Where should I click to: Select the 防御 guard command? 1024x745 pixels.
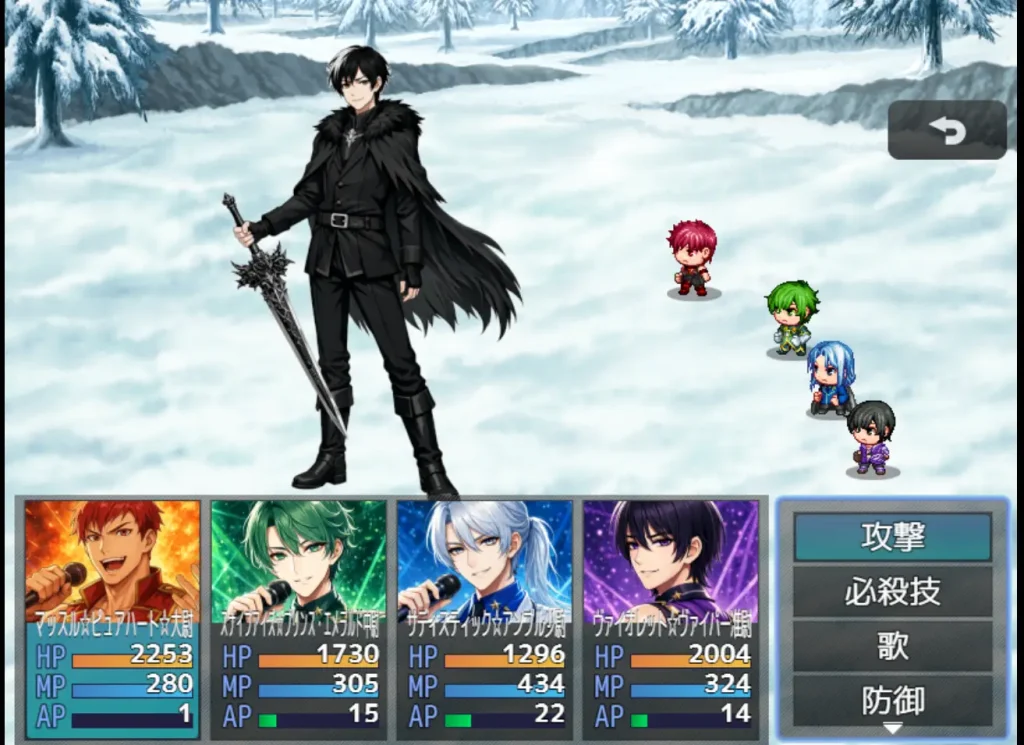coord(892,700)
